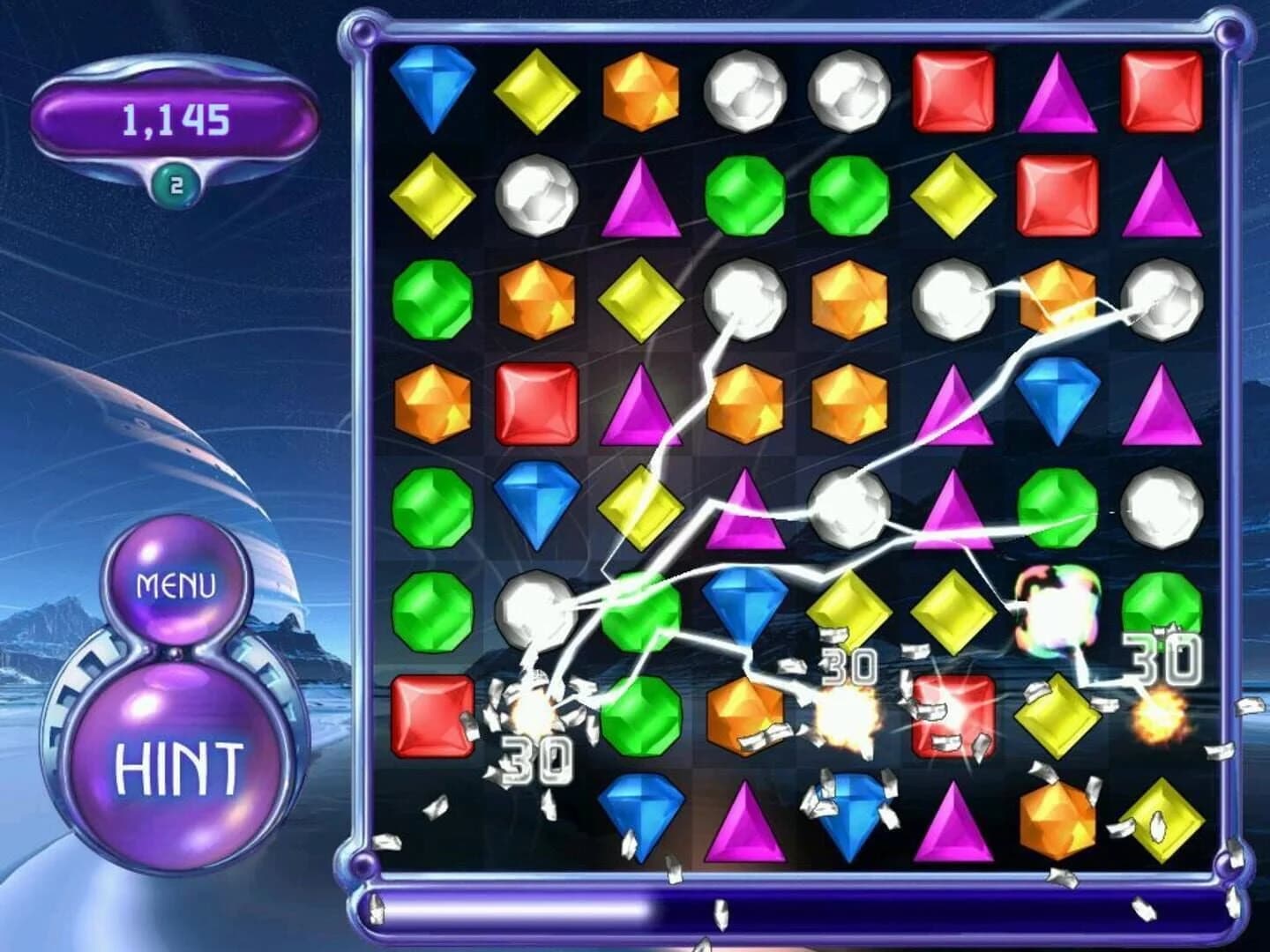Select the yellow square gem in the second row
This screenshot has width=1270, height=952.
point(432,198)
